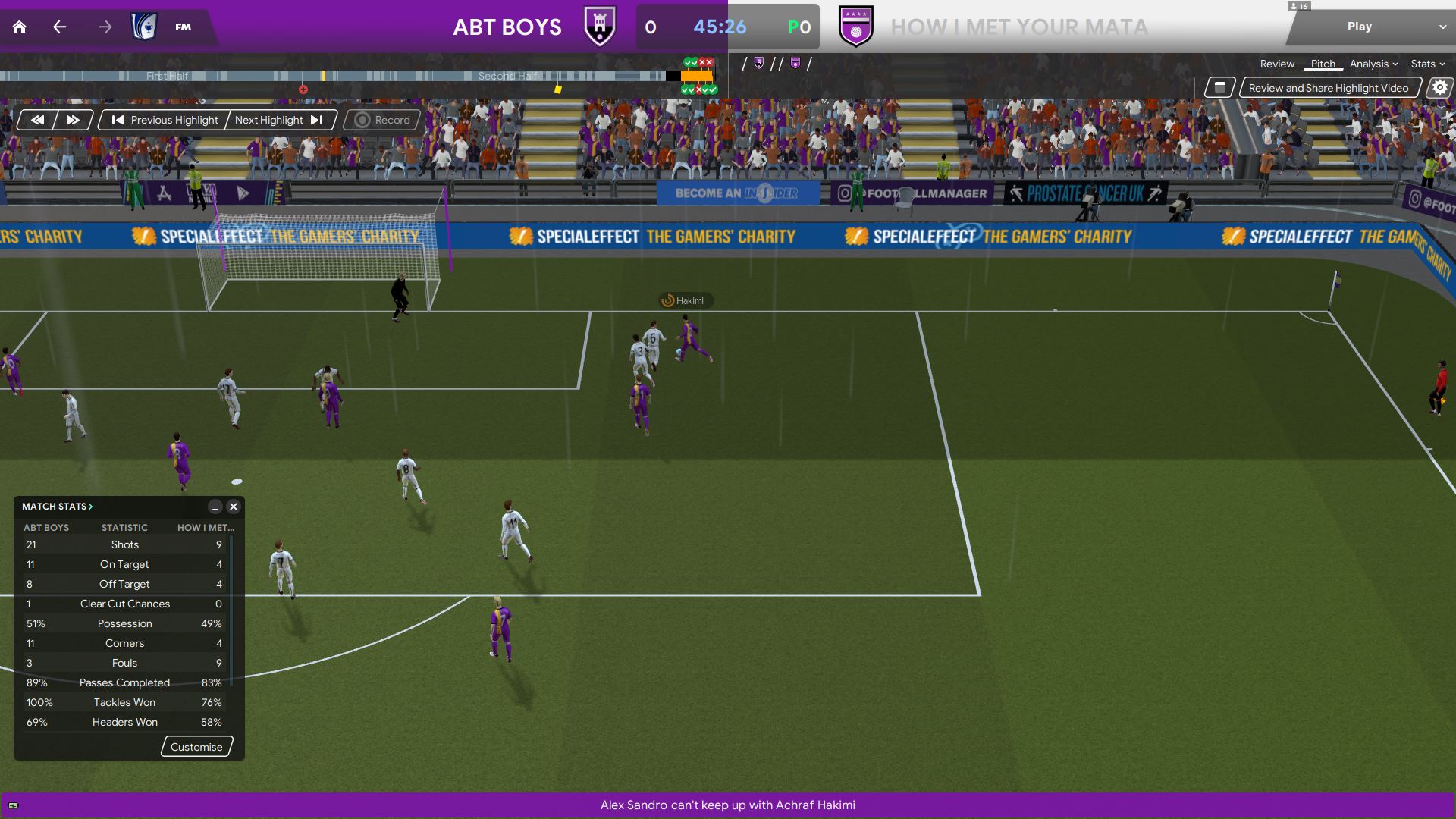1456x819 pixels.
Task: Fast forward the match replay
Action: [x=73, y=120]
